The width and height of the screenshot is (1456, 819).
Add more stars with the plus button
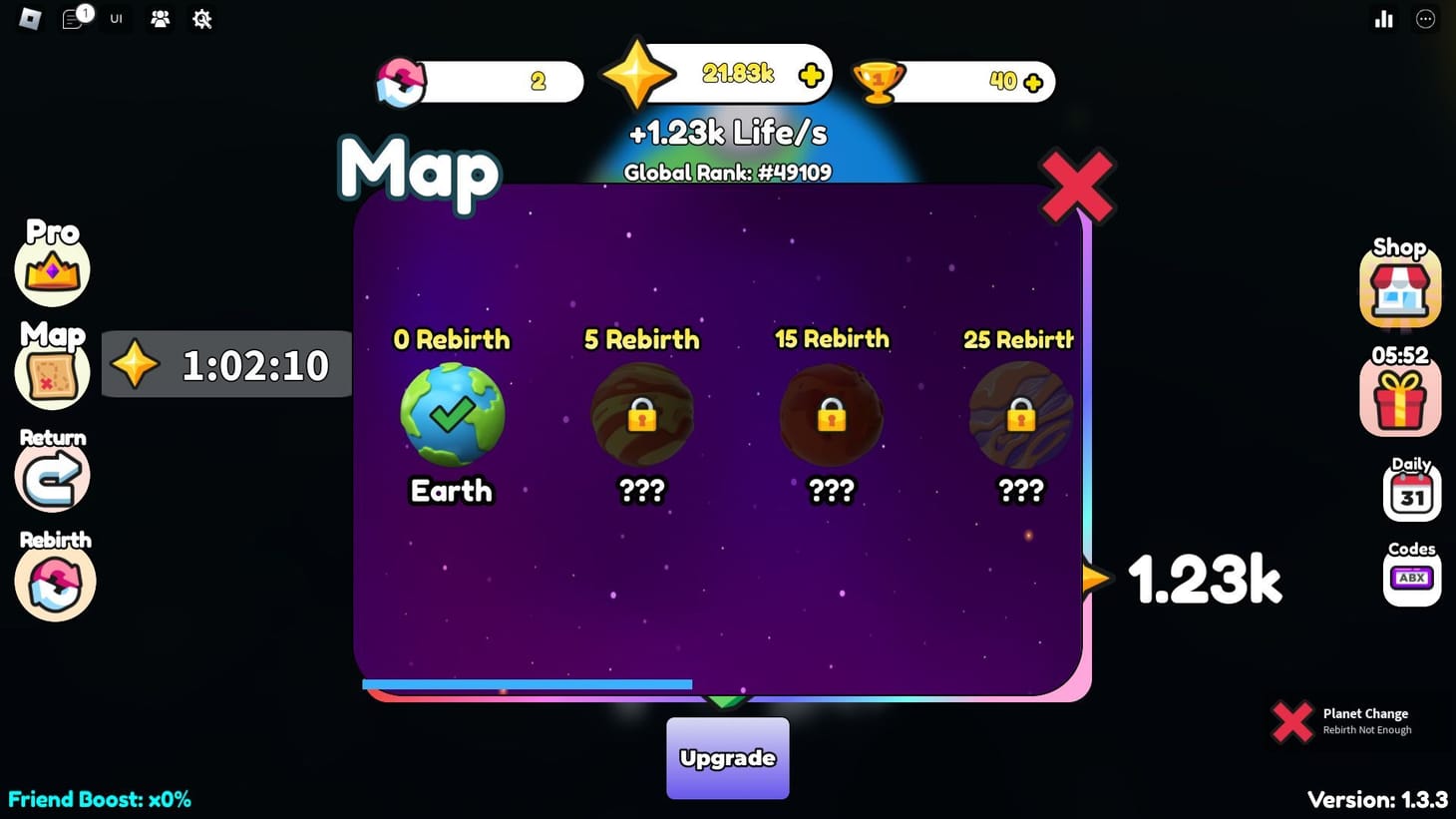(811, 73)
